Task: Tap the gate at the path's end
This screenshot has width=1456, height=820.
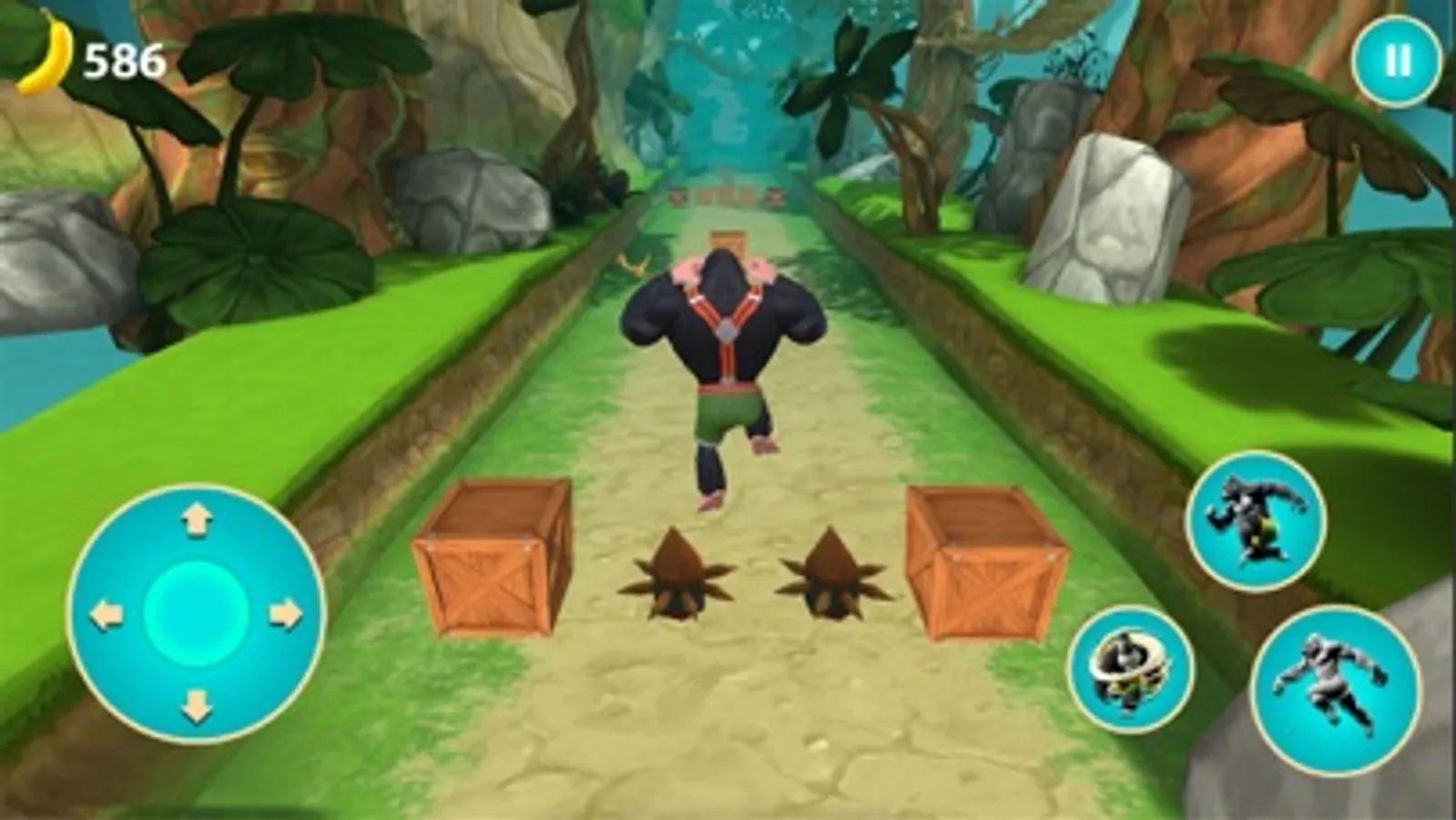Action: pyautogui.click(x=724, y=193)
